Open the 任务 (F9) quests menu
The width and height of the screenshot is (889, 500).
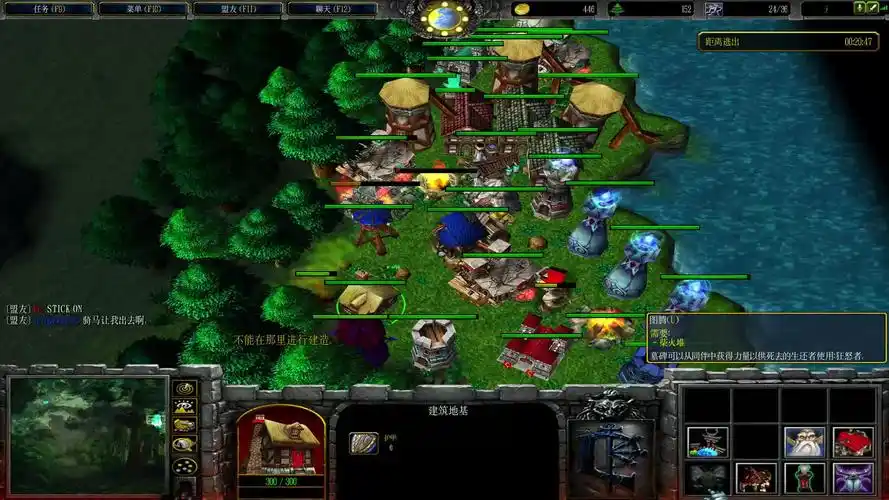(x=48, y=8)
